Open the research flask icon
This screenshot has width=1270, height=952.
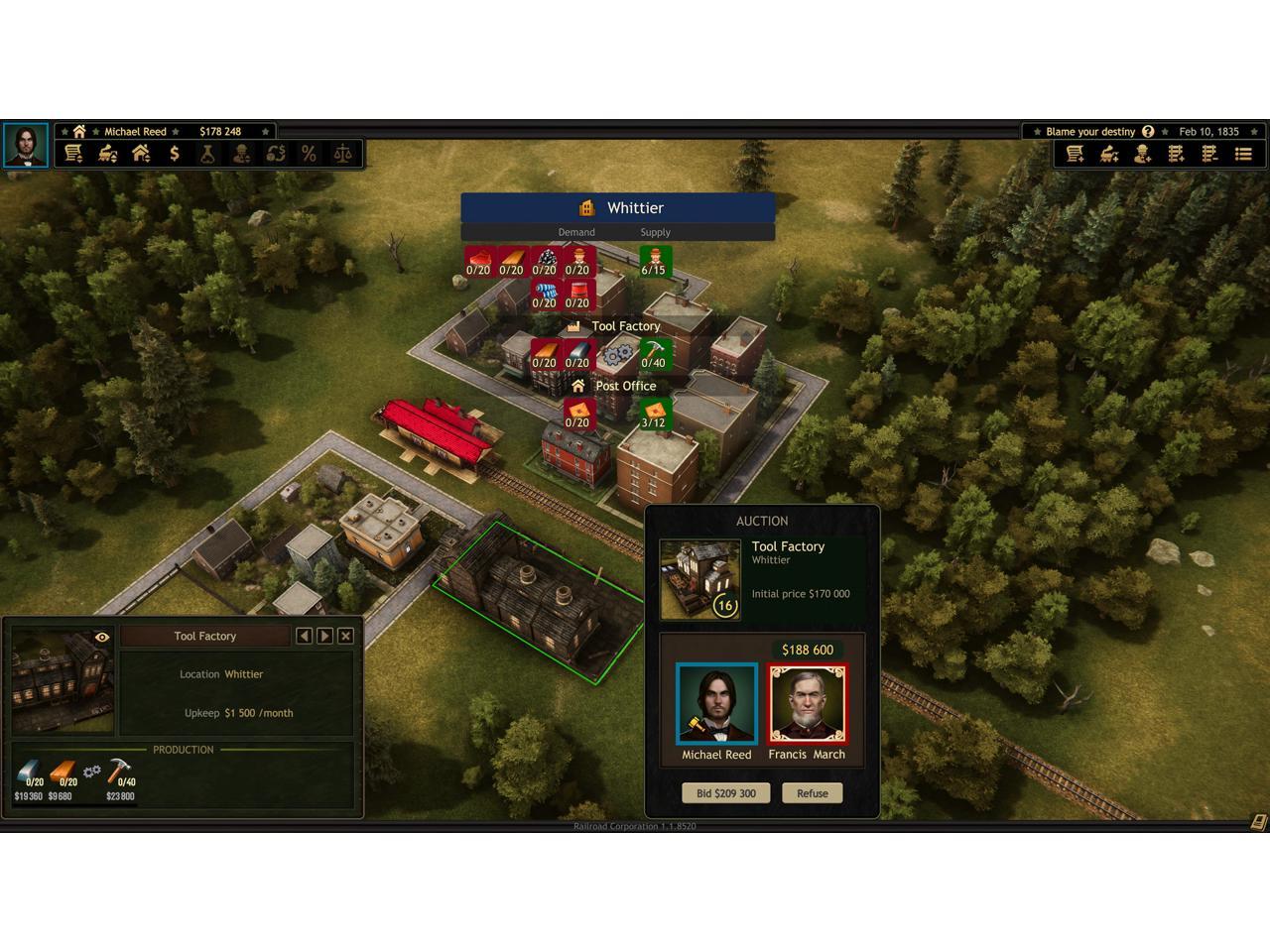(207, 154)
